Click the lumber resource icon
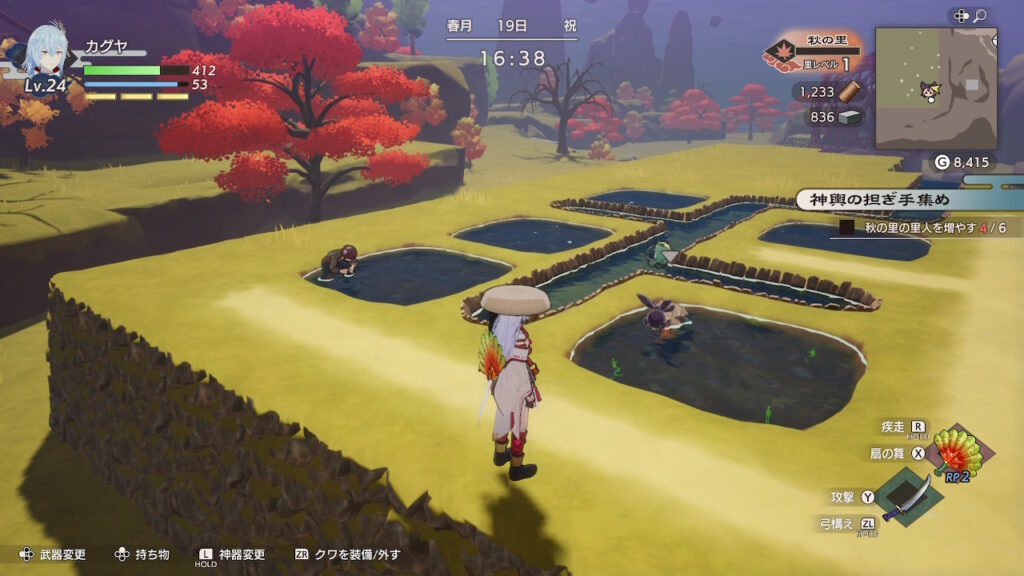The width and height of the screenshot is (1024, 576). coord(850,92)
